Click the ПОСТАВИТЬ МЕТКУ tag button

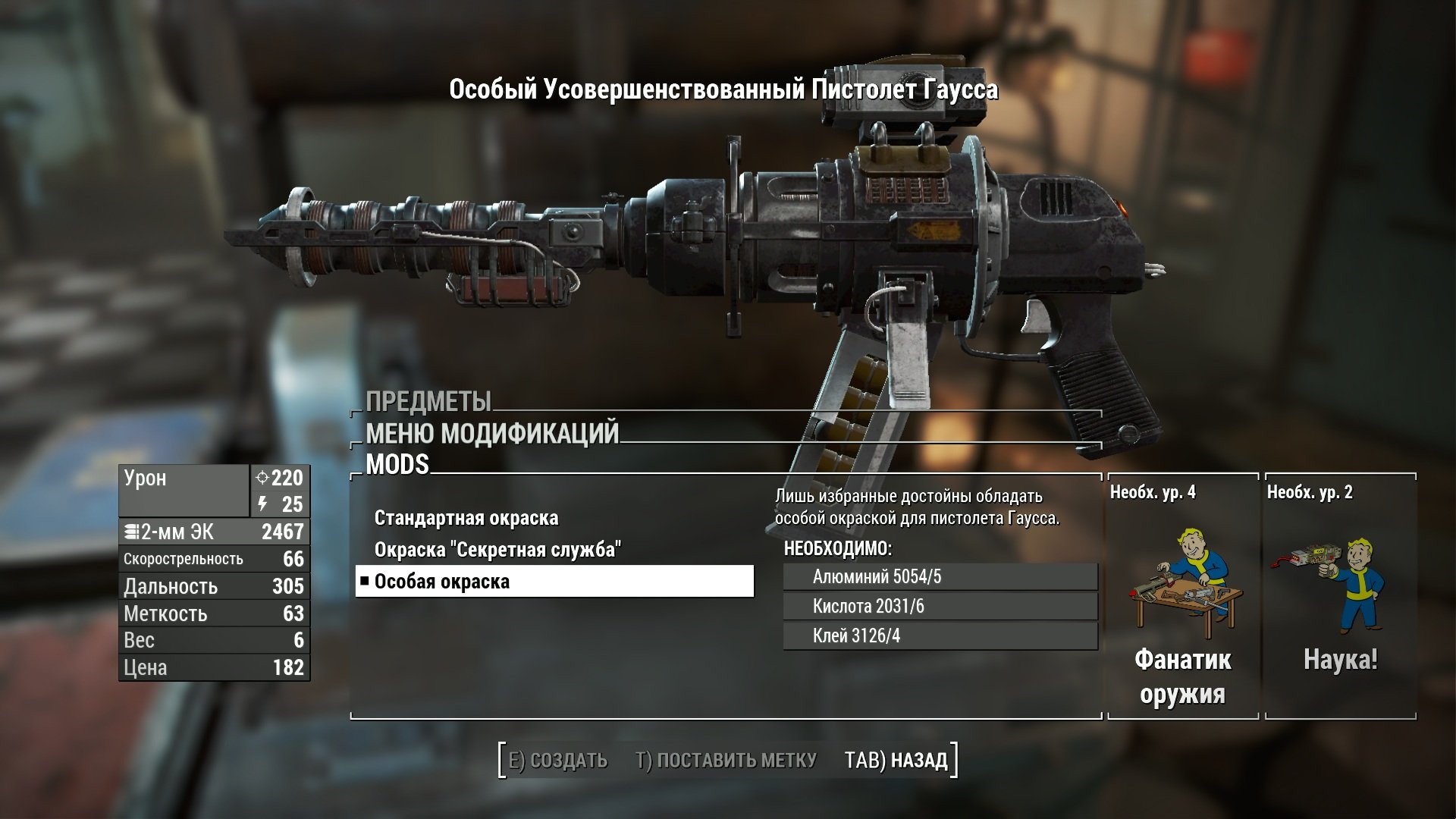[726, 760]
